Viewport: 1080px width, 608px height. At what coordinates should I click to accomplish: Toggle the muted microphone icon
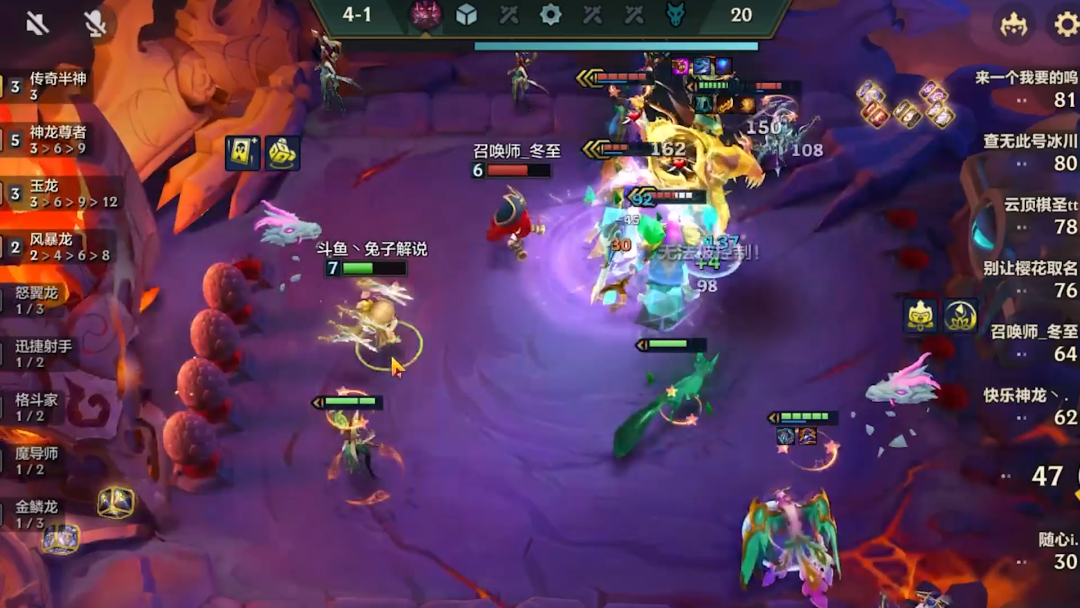pos(95,23)
